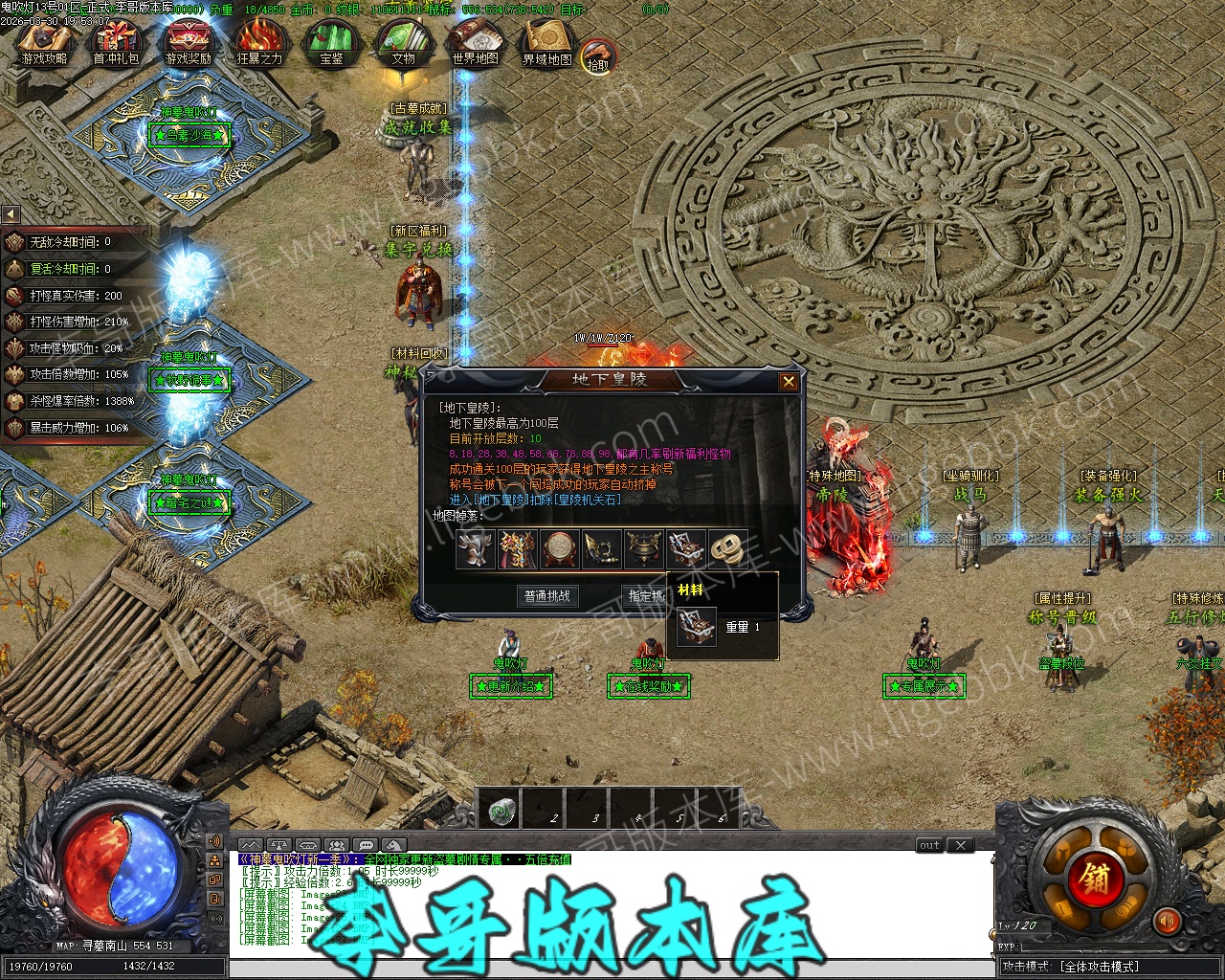Open the 游戏攻略 game guide

[44, 44]
